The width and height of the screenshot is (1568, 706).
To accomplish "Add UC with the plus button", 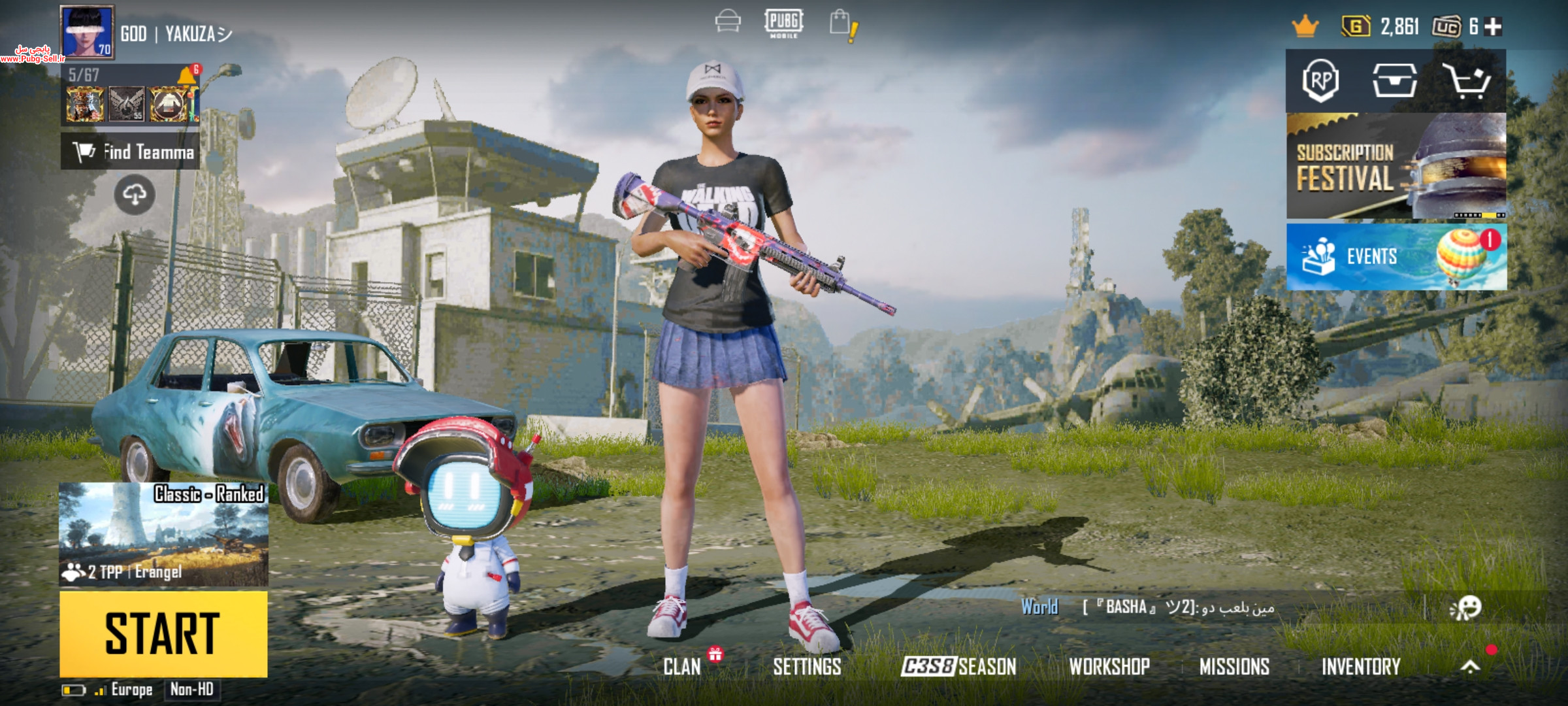I will (1493, 27).
